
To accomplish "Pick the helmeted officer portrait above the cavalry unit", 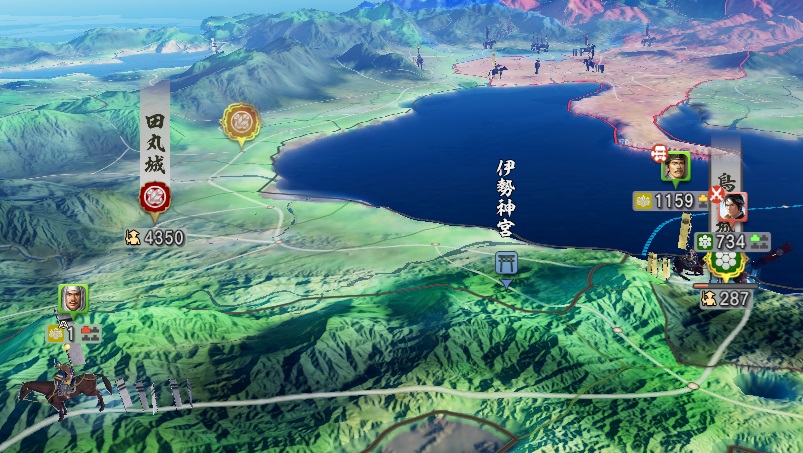I will pos(73,297).
